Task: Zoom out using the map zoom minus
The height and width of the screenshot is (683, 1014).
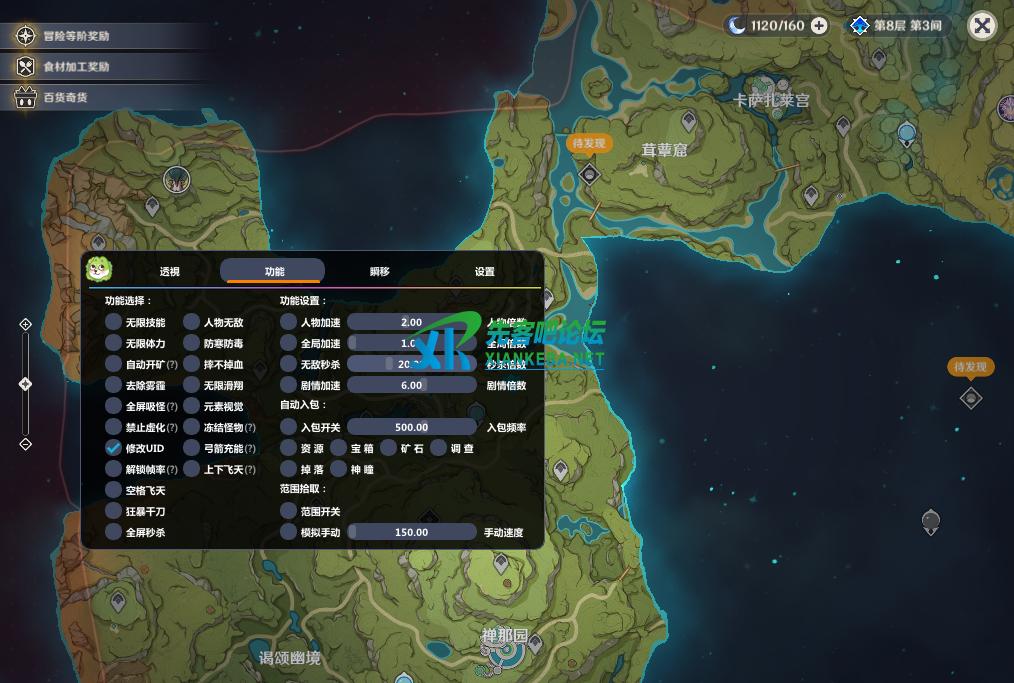Action: [x=26, y=444]
